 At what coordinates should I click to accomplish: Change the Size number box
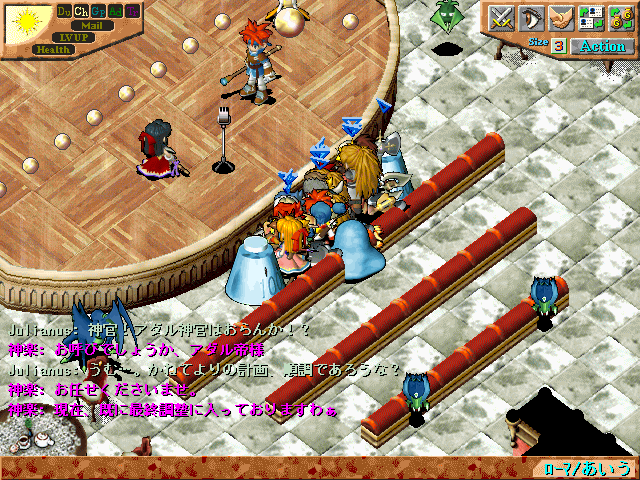click(x=558, y=46)
